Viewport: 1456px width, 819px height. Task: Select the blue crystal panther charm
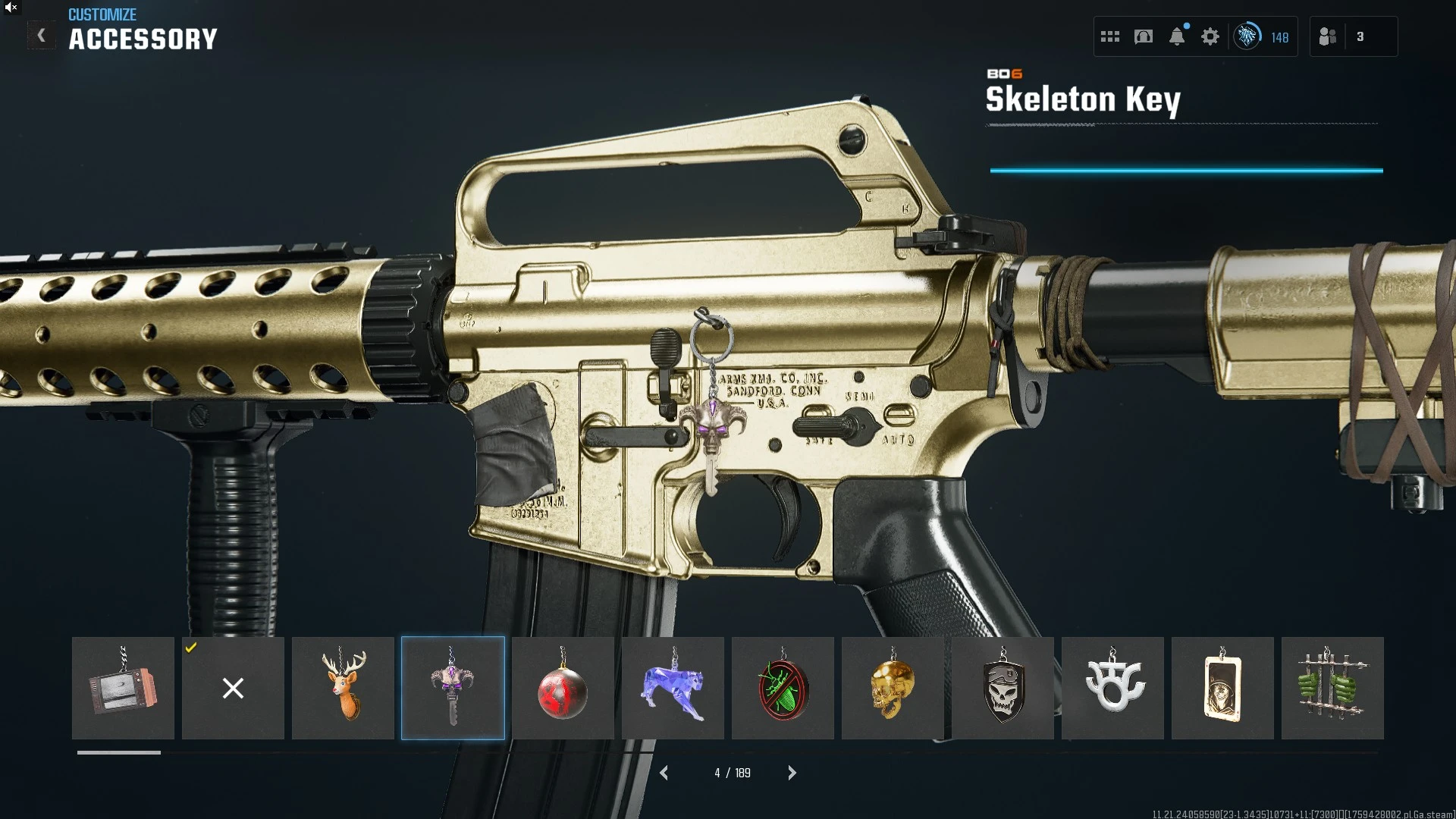pos(673,688)
